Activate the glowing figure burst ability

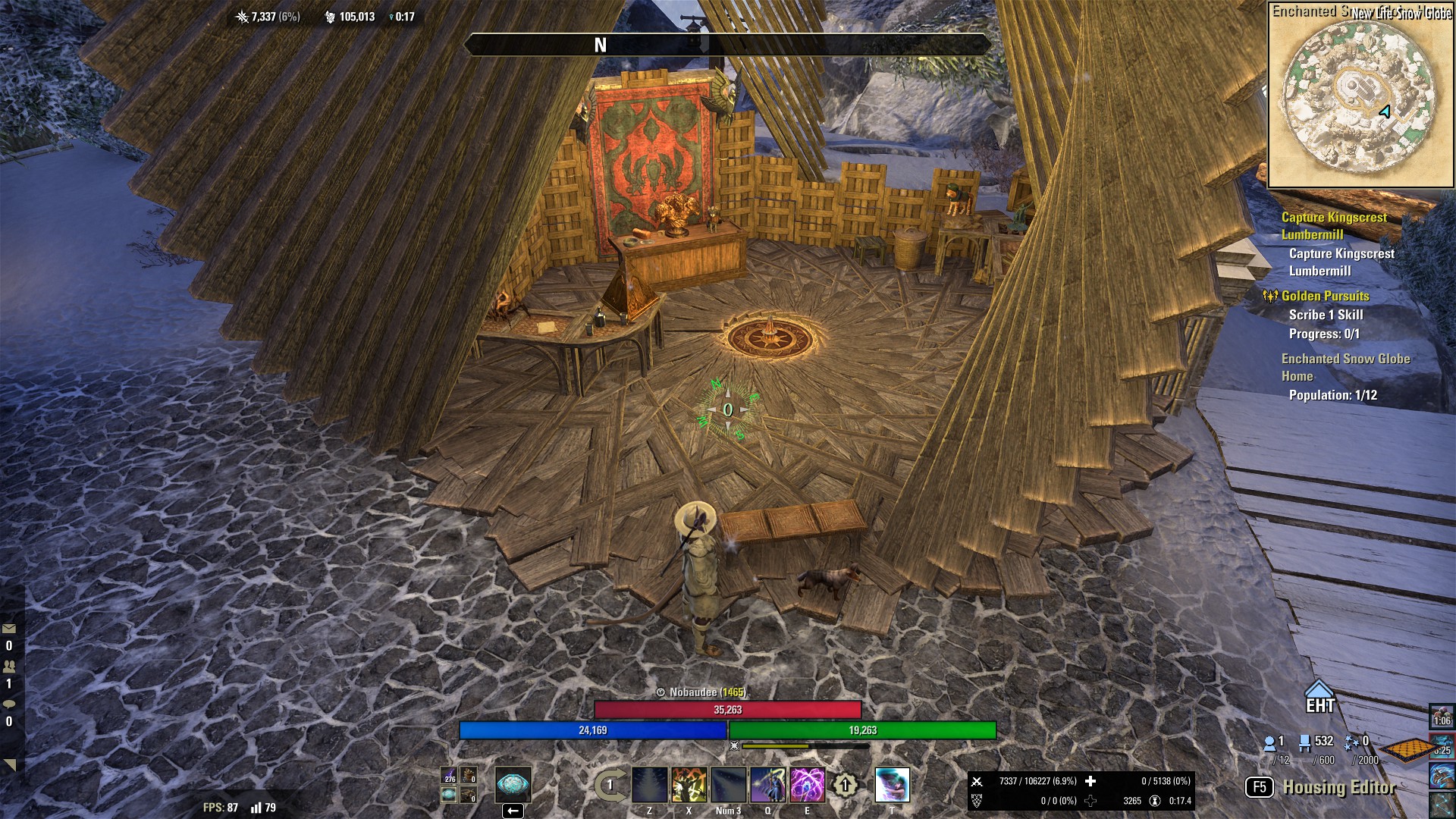tap(689, 785)
